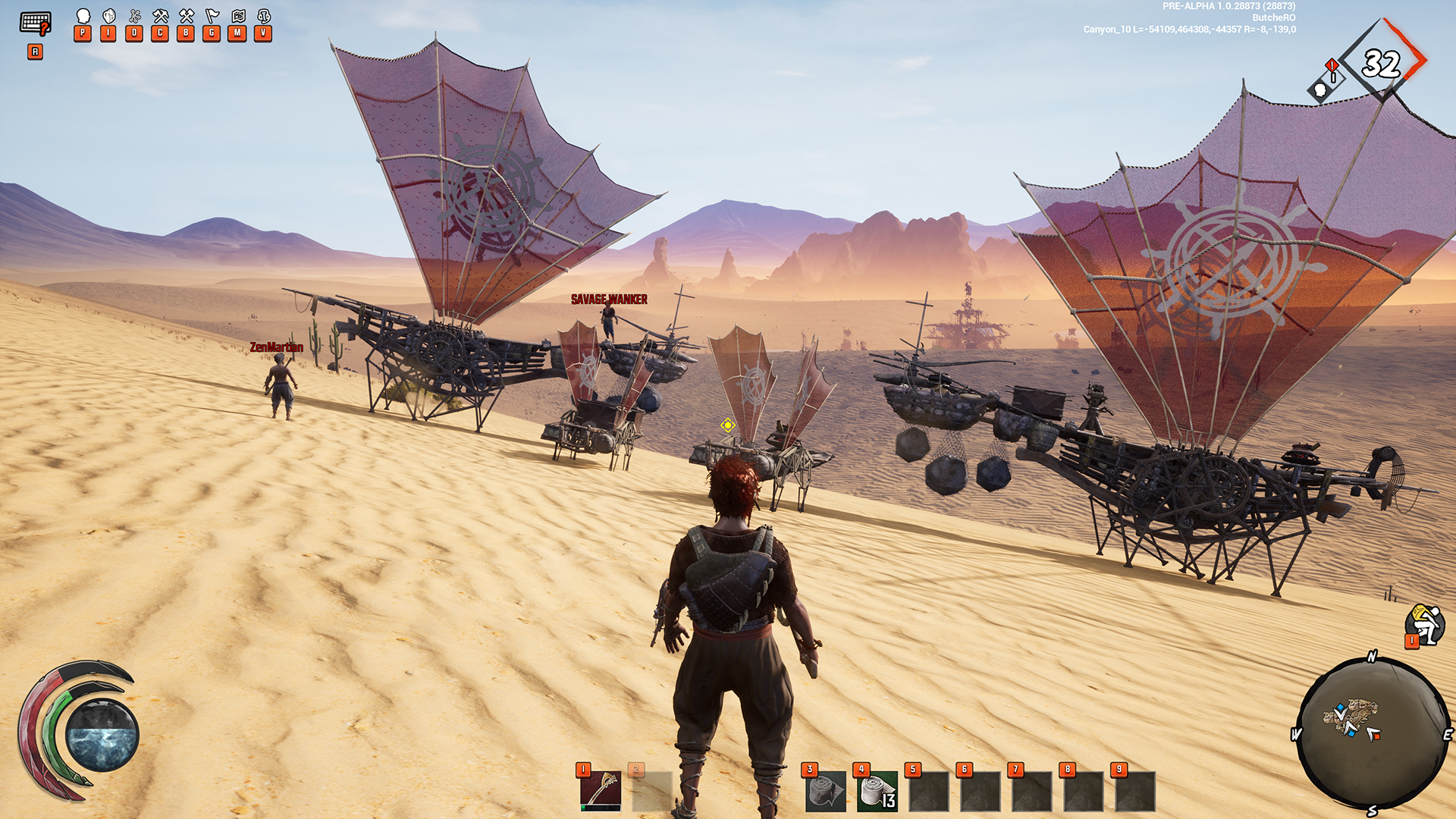Toggle voice chat headset icon
This screenshot has width=1456, height=819.
264,16
